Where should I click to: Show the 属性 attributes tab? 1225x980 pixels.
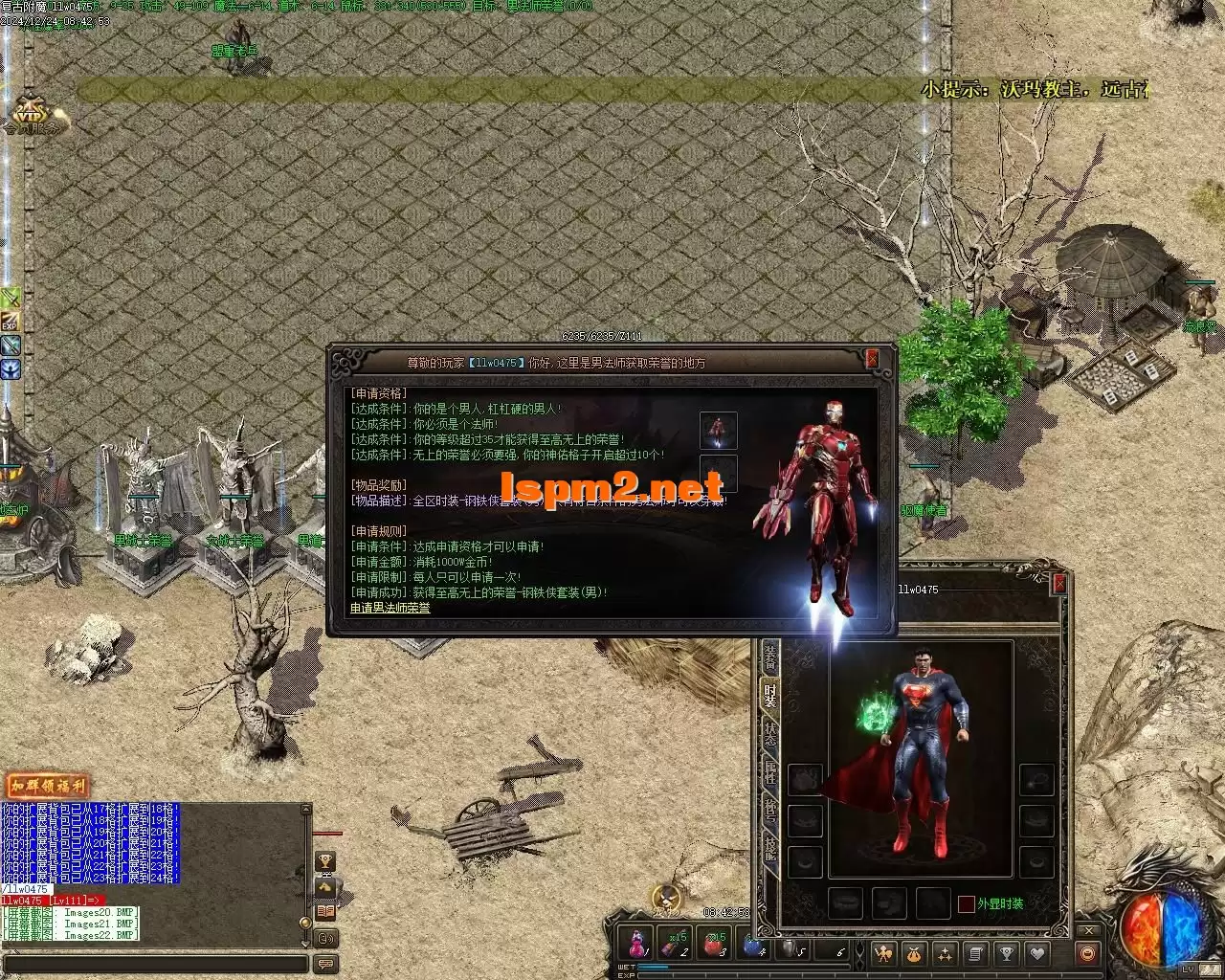pyautogui.click(x=770, y=773)
